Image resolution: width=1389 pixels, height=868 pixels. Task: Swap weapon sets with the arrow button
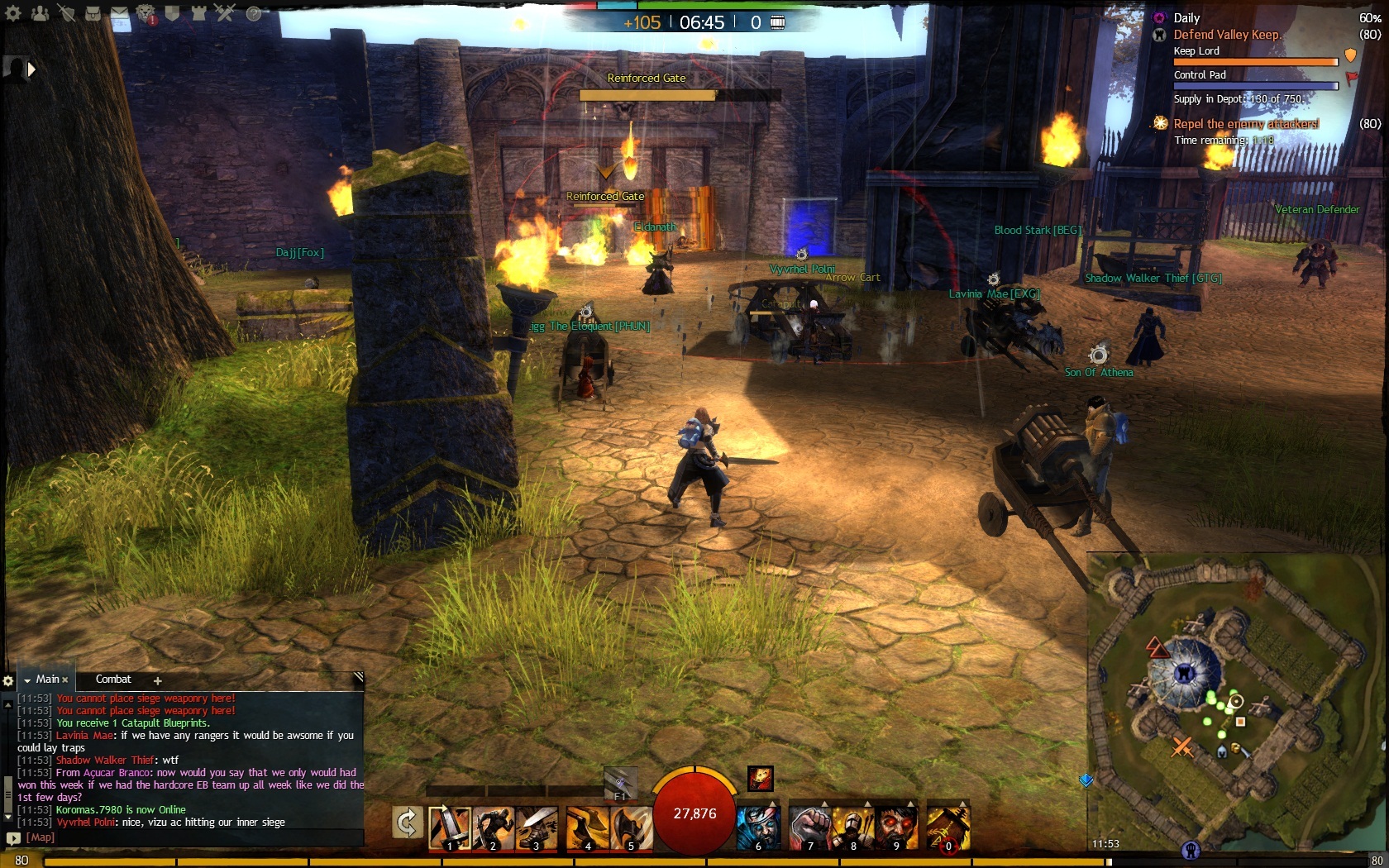[407, 823]
